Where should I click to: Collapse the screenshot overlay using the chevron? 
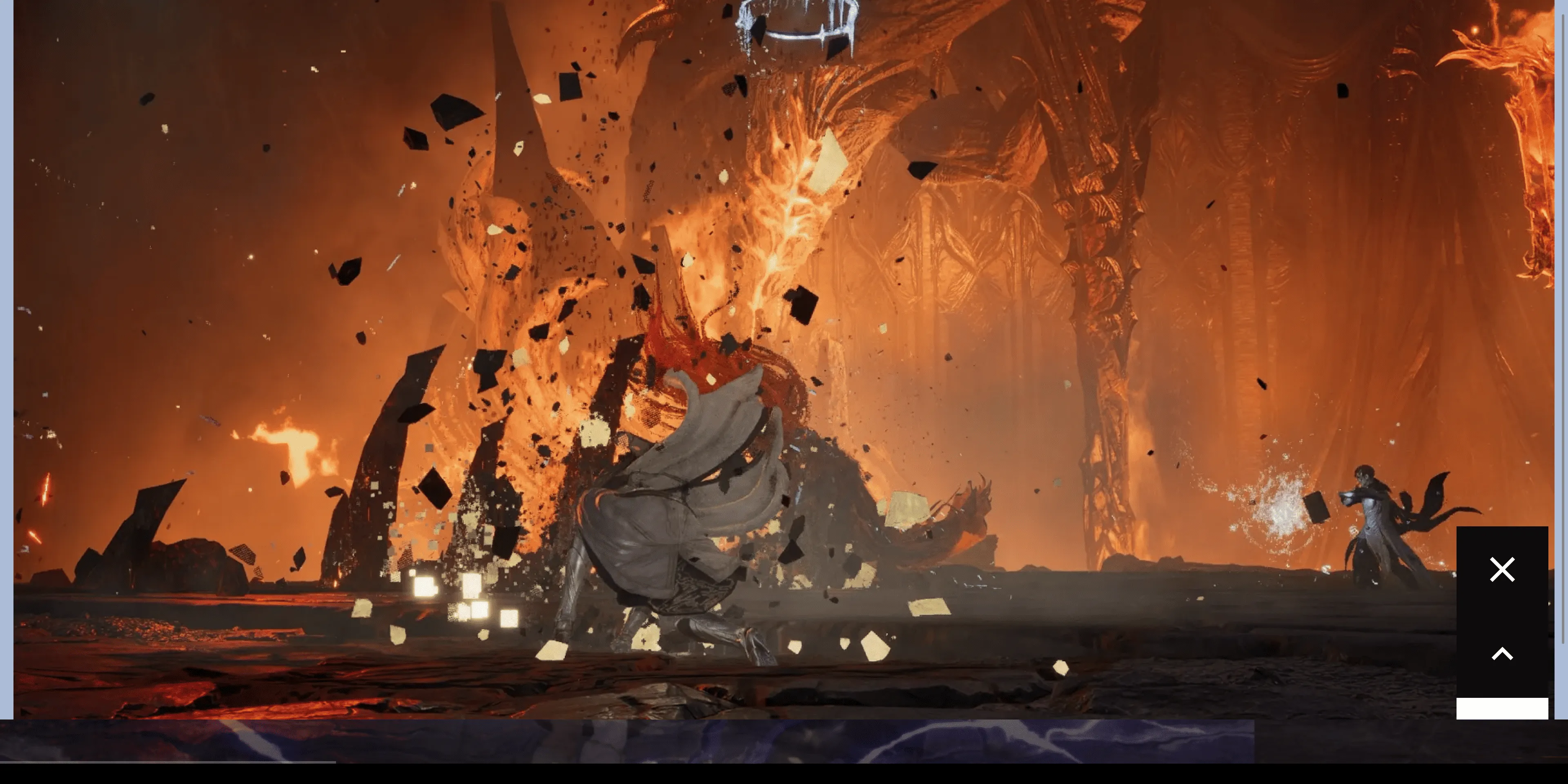coord(1502,653)
